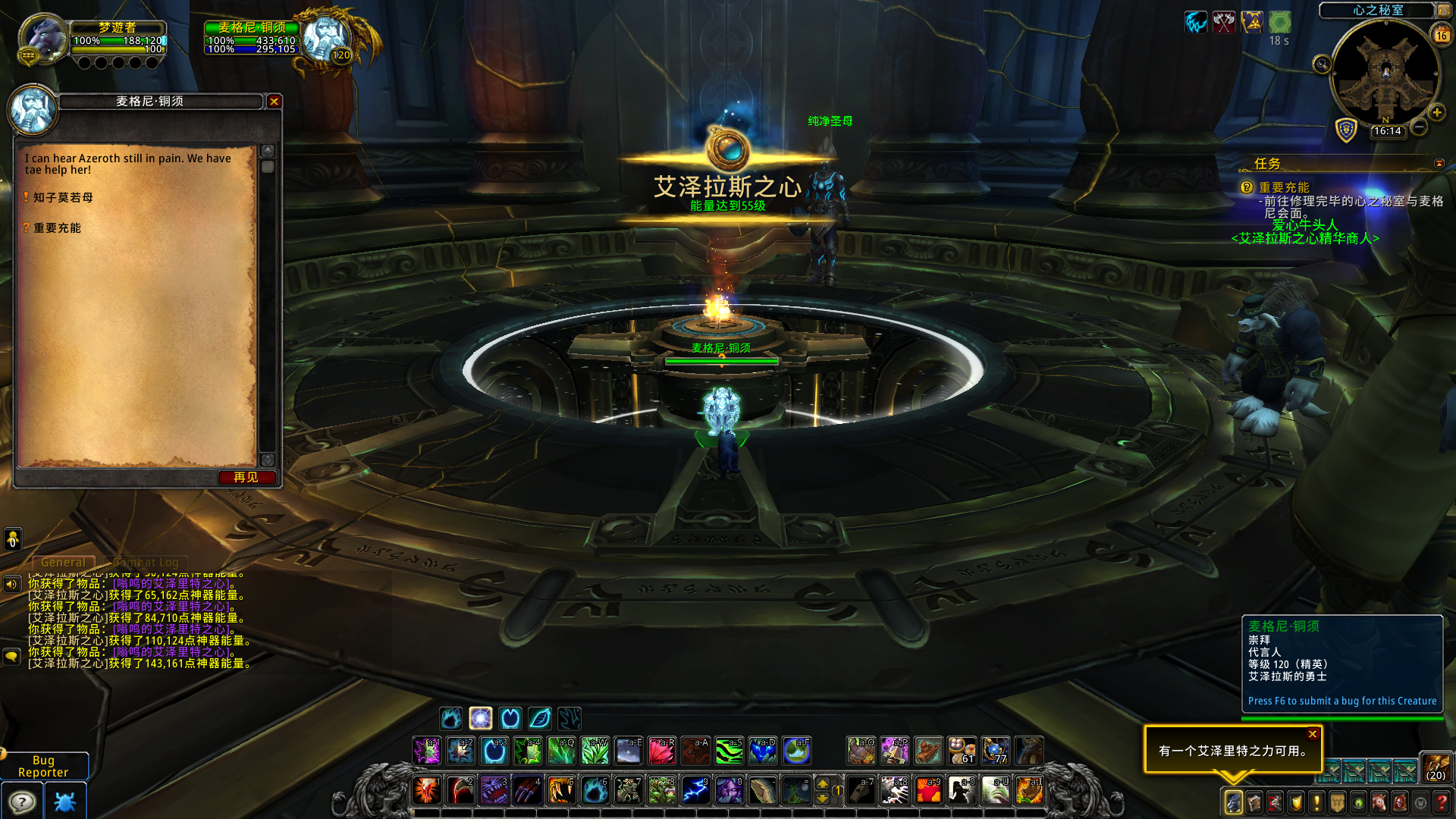Image resolution: width=1456 pixels, height=819 pixels.
Task: Open the help red question mark icon
Action: pyautogui.click(x=1441, y=802)
